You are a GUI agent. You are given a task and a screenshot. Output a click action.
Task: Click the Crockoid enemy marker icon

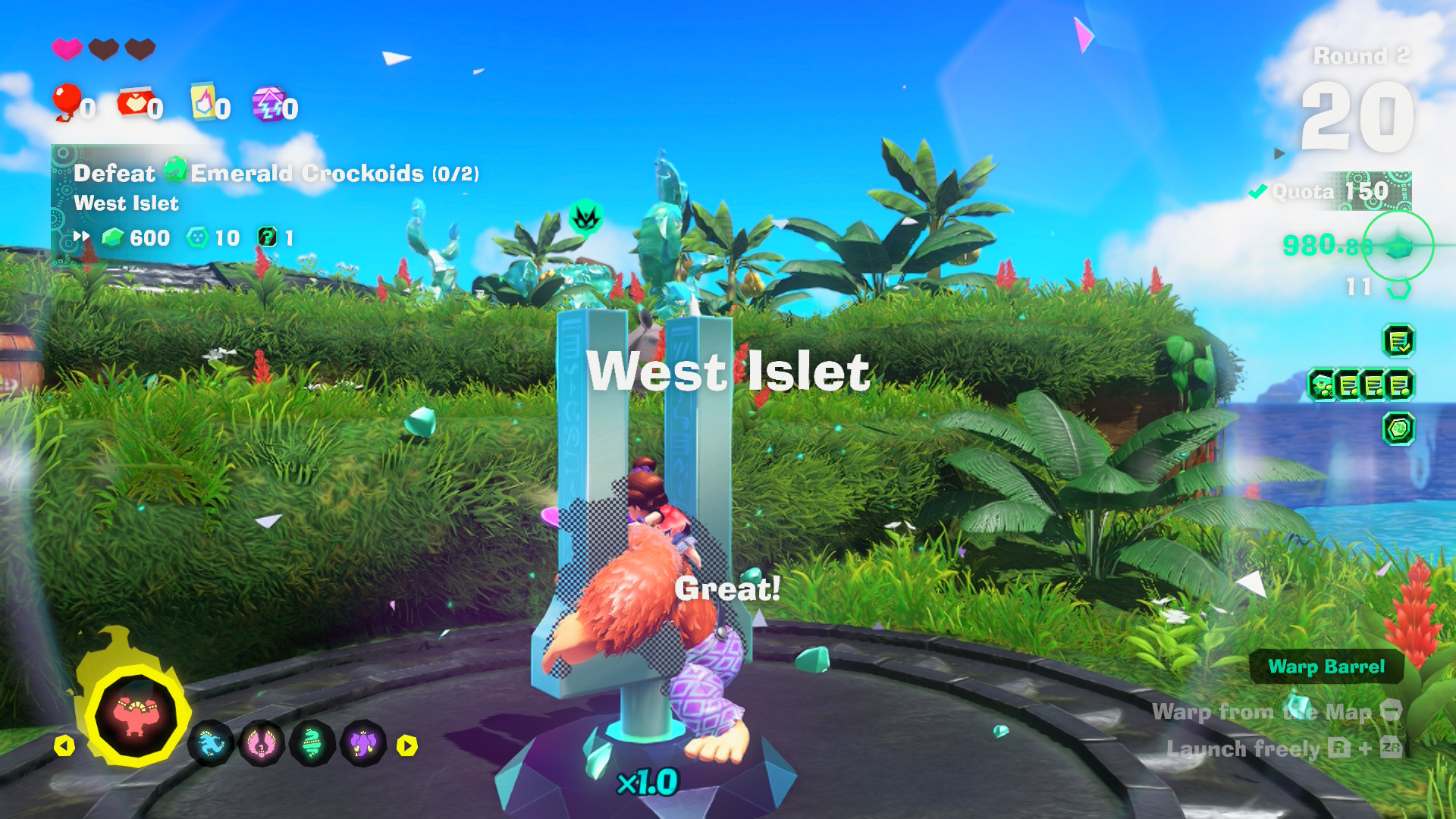(x=585, y=218)
